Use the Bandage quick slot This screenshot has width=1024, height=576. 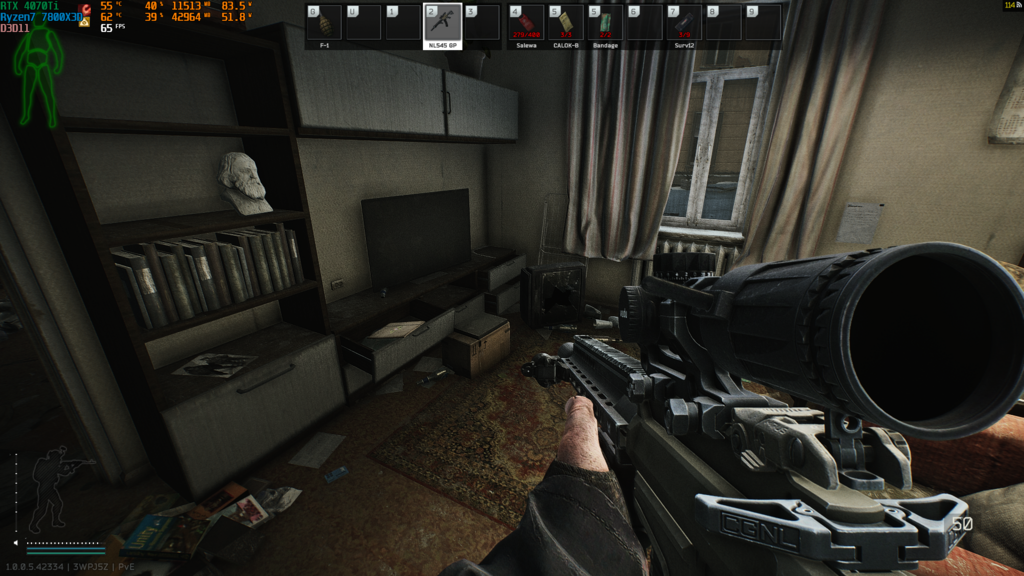605,22
